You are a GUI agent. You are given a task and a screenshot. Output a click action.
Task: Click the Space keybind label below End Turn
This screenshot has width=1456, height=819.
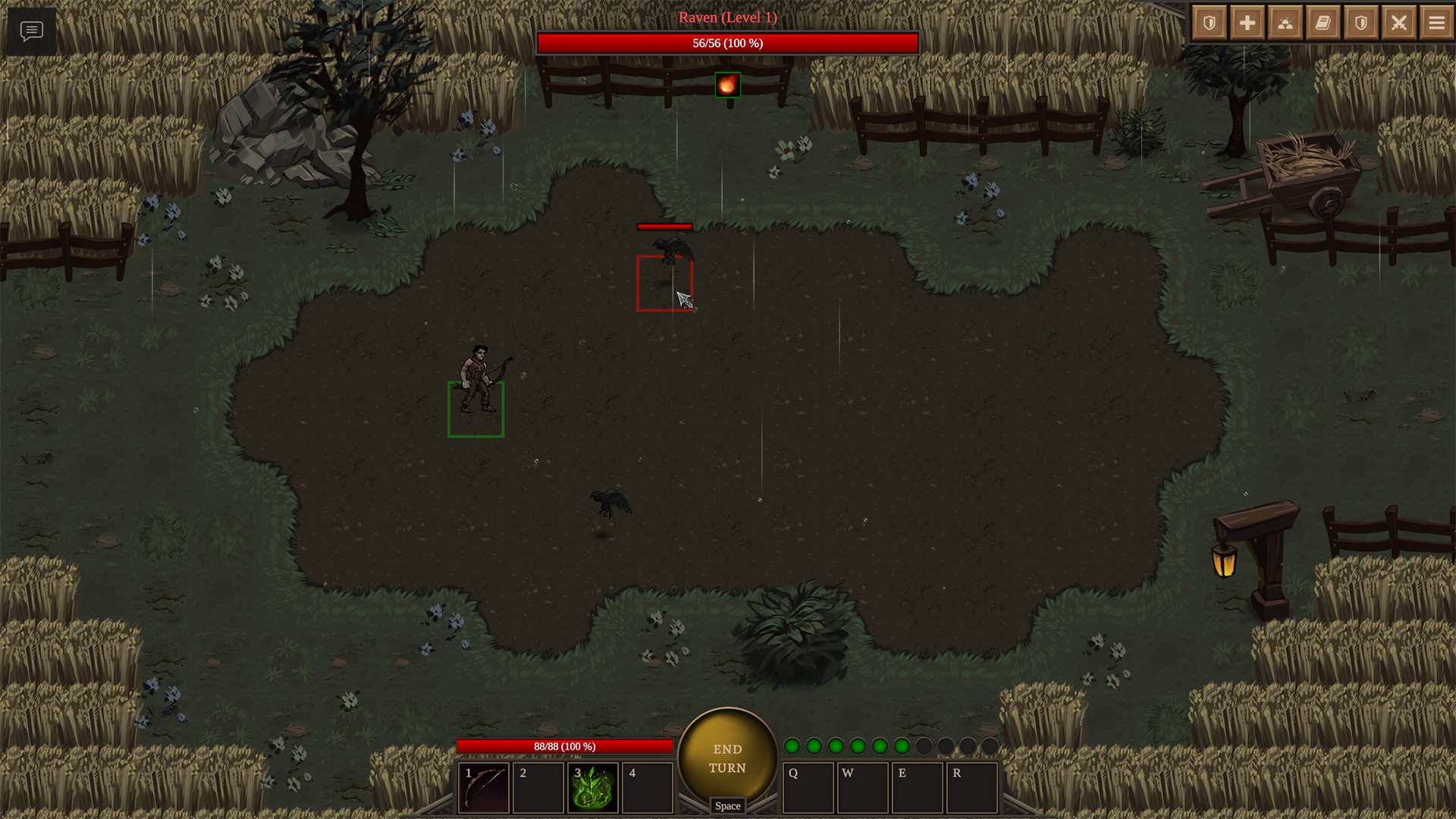(x=727, y=806)
